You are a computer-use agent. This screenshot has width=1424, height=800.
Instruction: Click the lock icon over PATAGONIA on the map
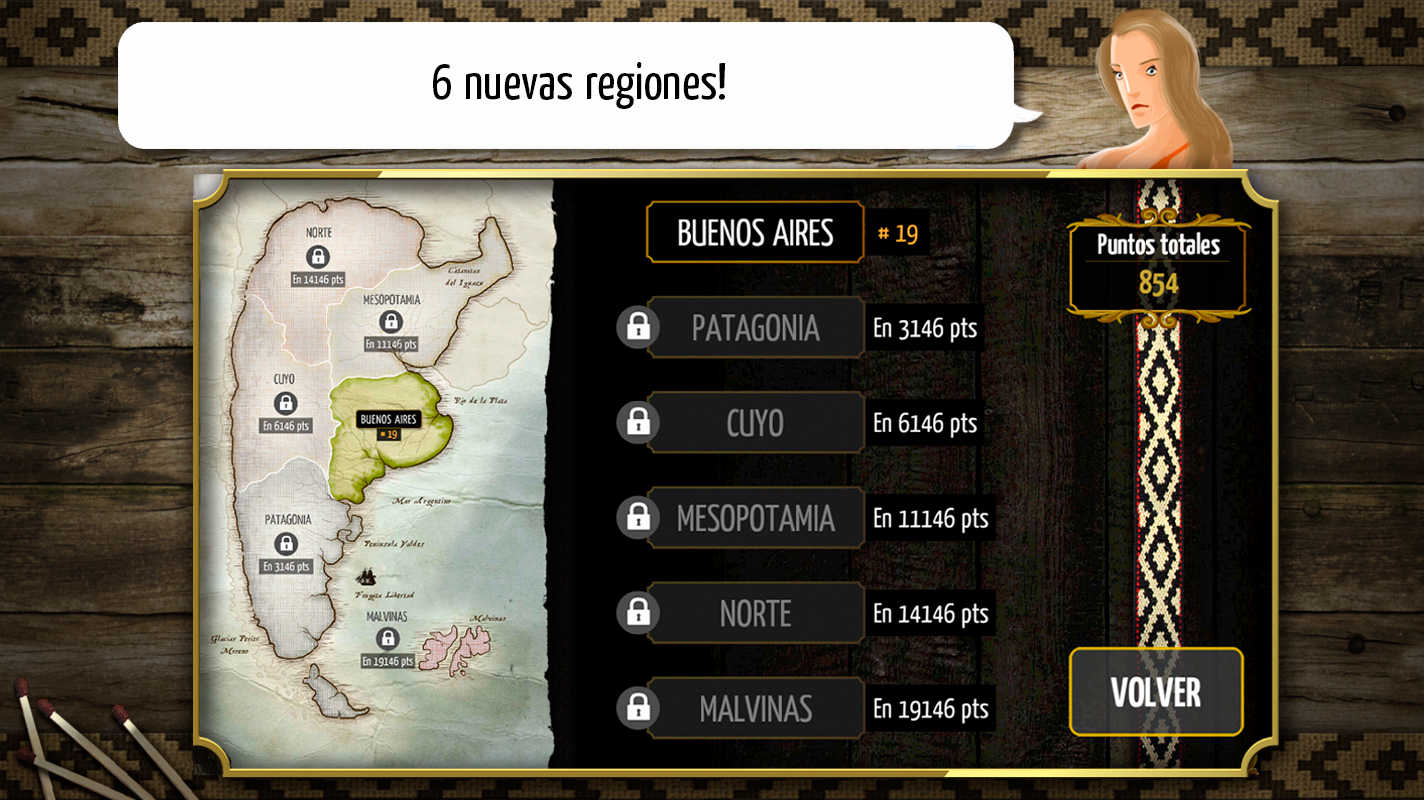click(x=286, y=545)
